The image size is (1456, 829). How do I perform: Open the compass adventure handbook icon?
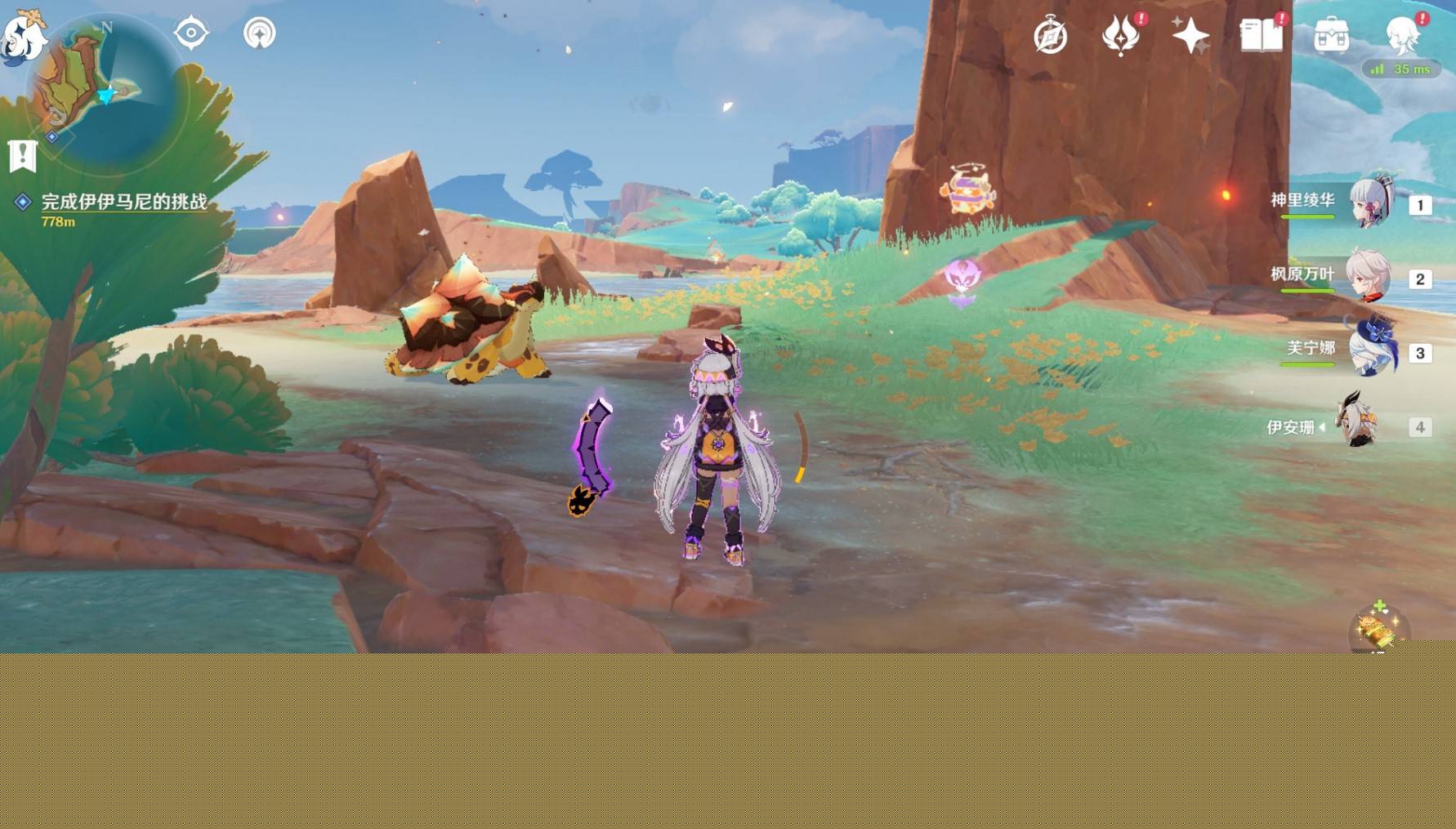[1050, 36]
